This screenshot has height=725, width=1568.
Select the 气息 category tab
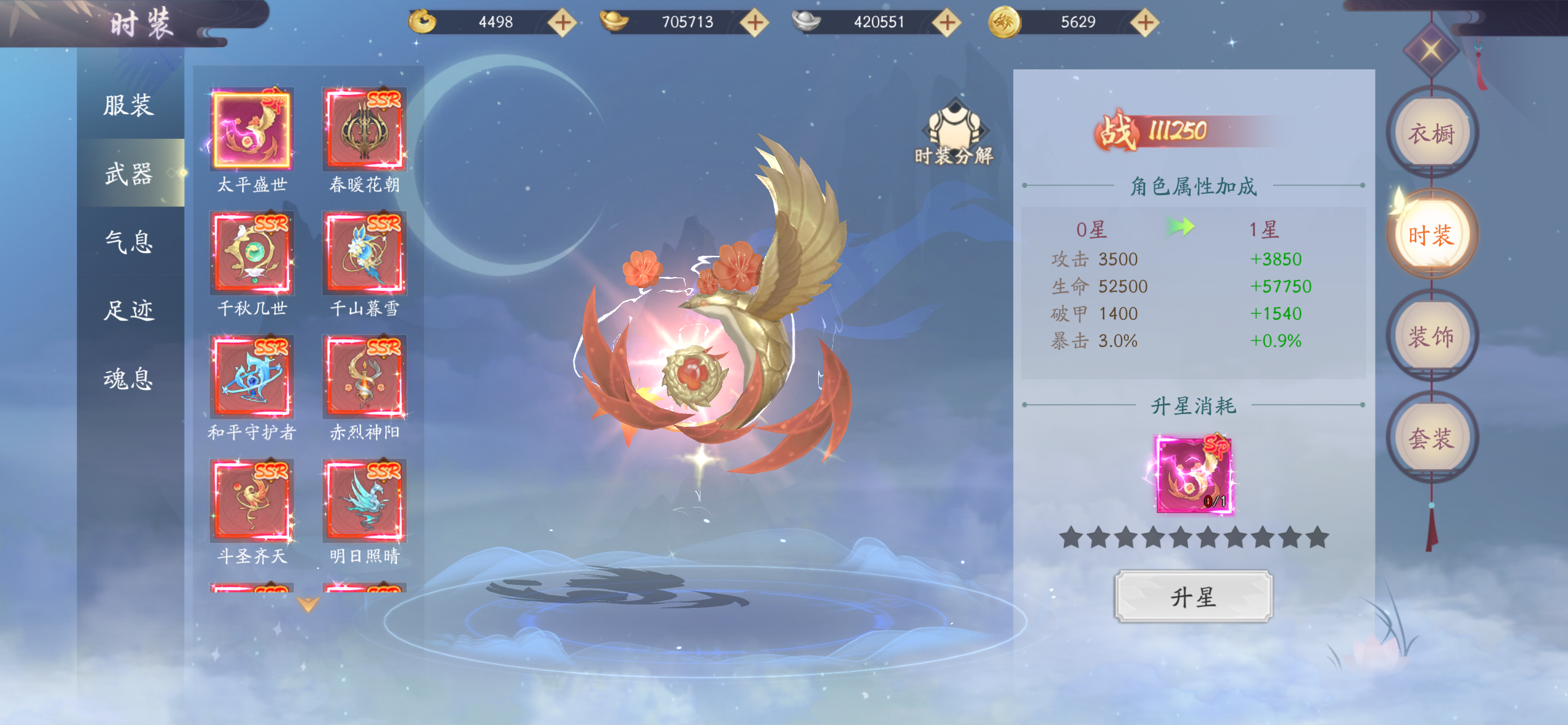[x=128, y=242]
